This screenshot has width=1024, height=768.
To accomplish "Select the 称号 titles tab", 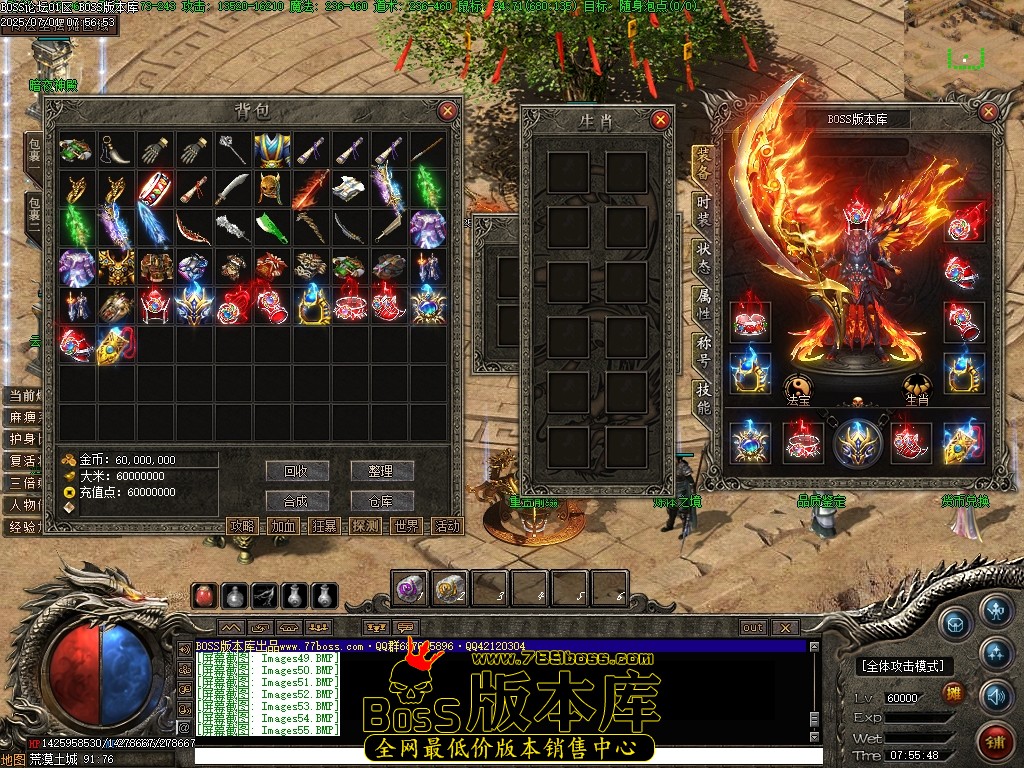I will 705,352.
